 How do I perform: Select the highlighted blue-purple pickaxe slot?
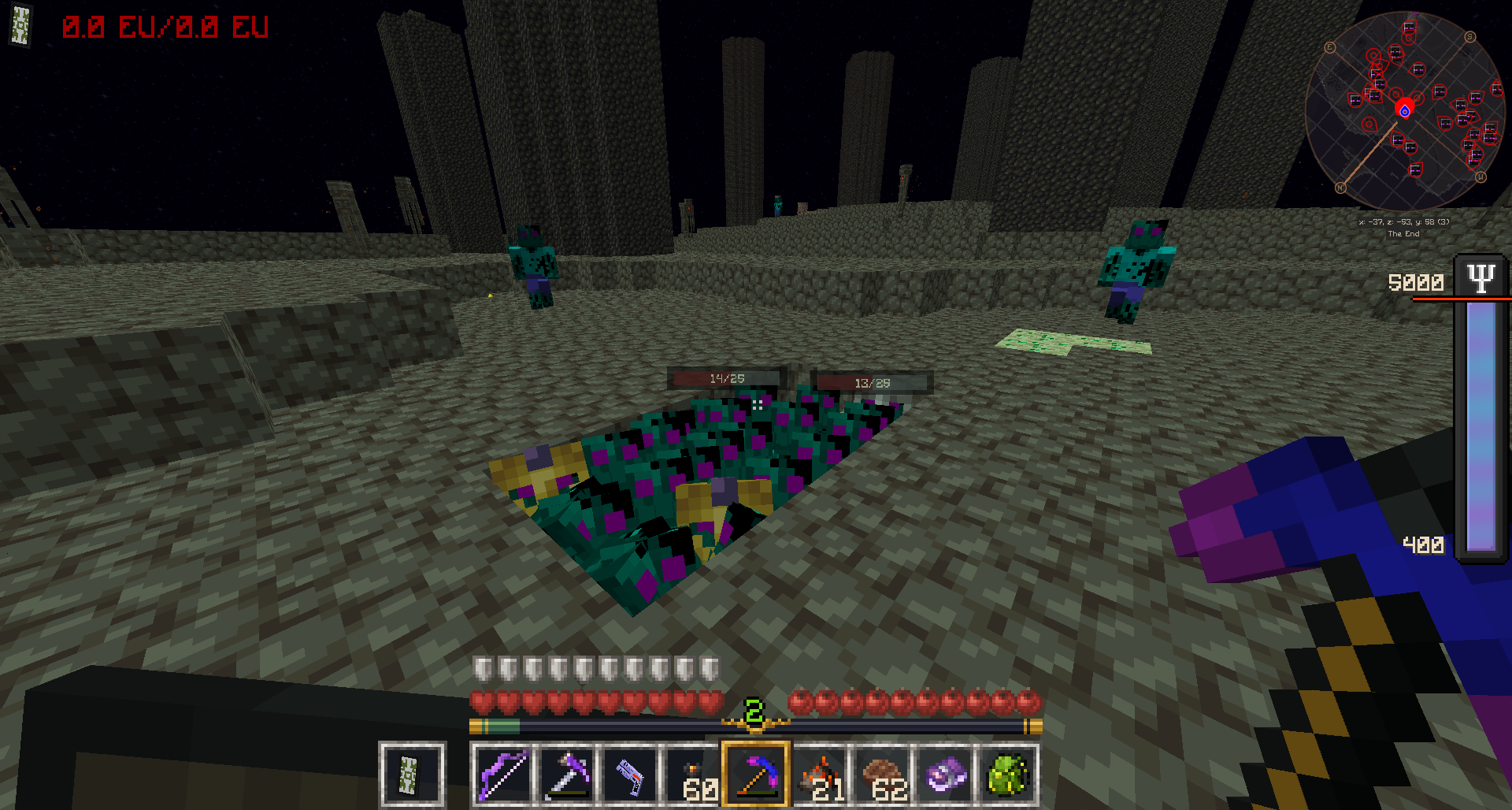coord(755,775)
